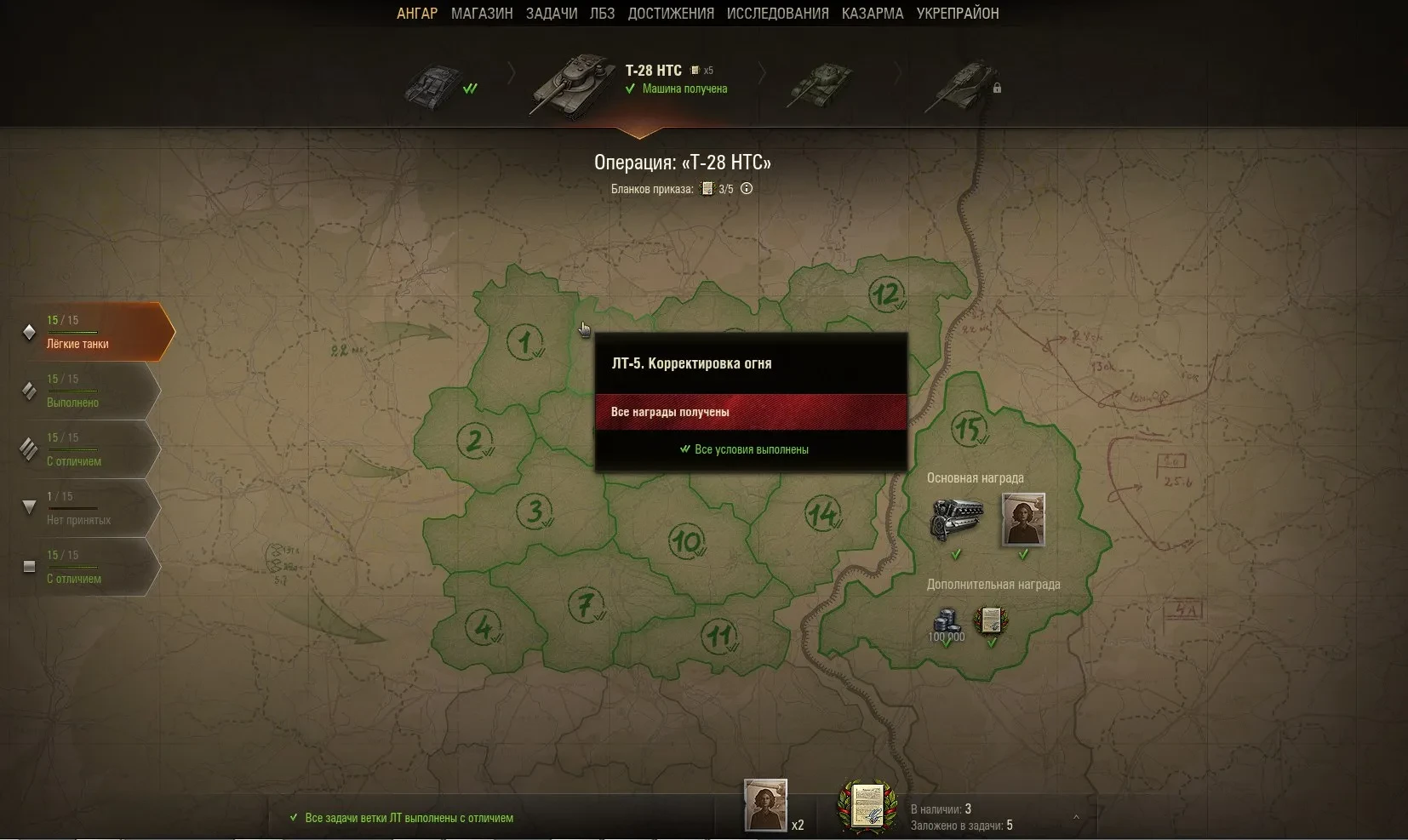The width and height of the screenshot is (1408, 840).
Task: Click the order forms info icon
Action: pyautogui.click(x=747, y=189)
